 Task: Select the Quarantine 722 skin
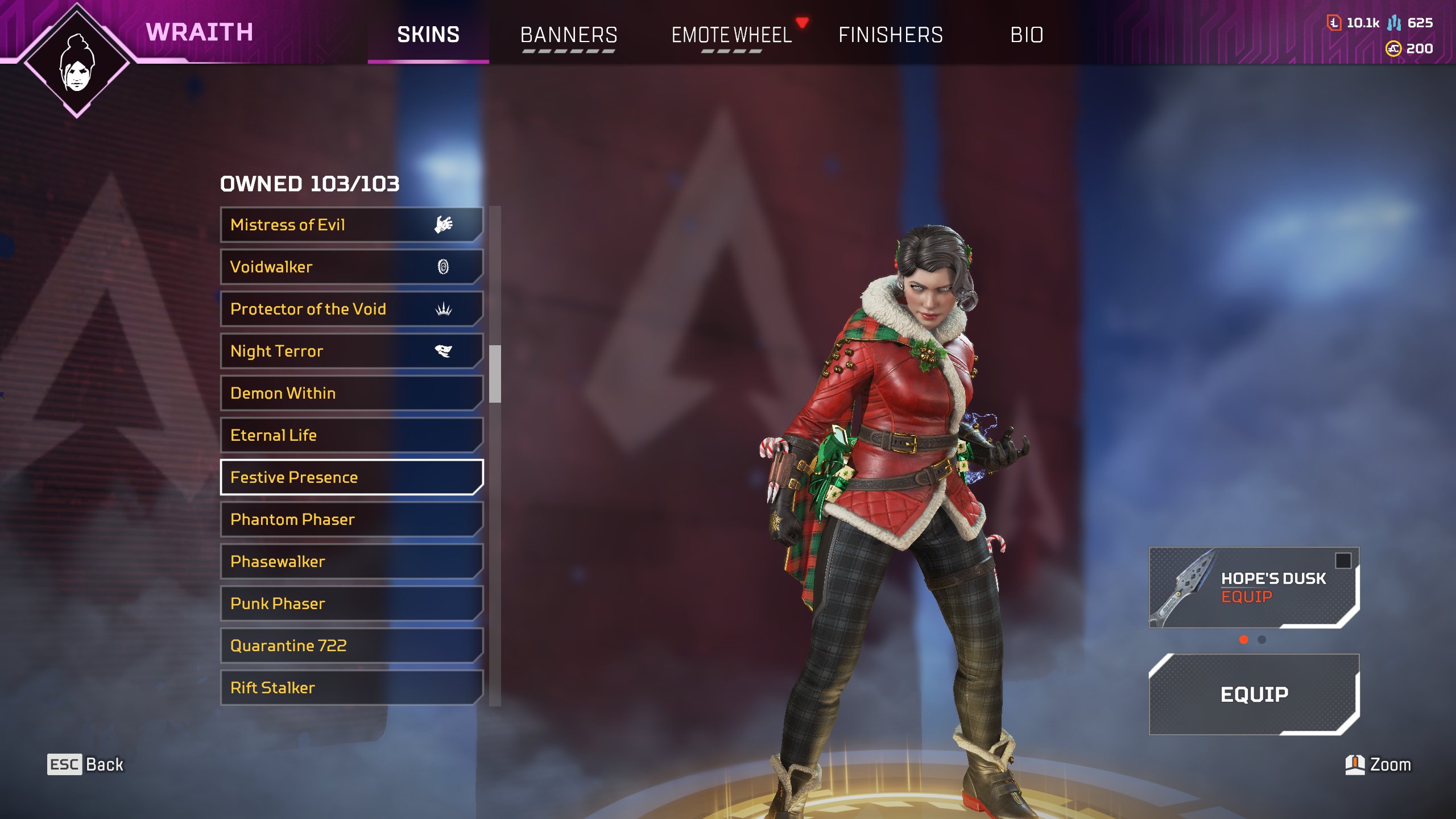click(x=351, y=646)
